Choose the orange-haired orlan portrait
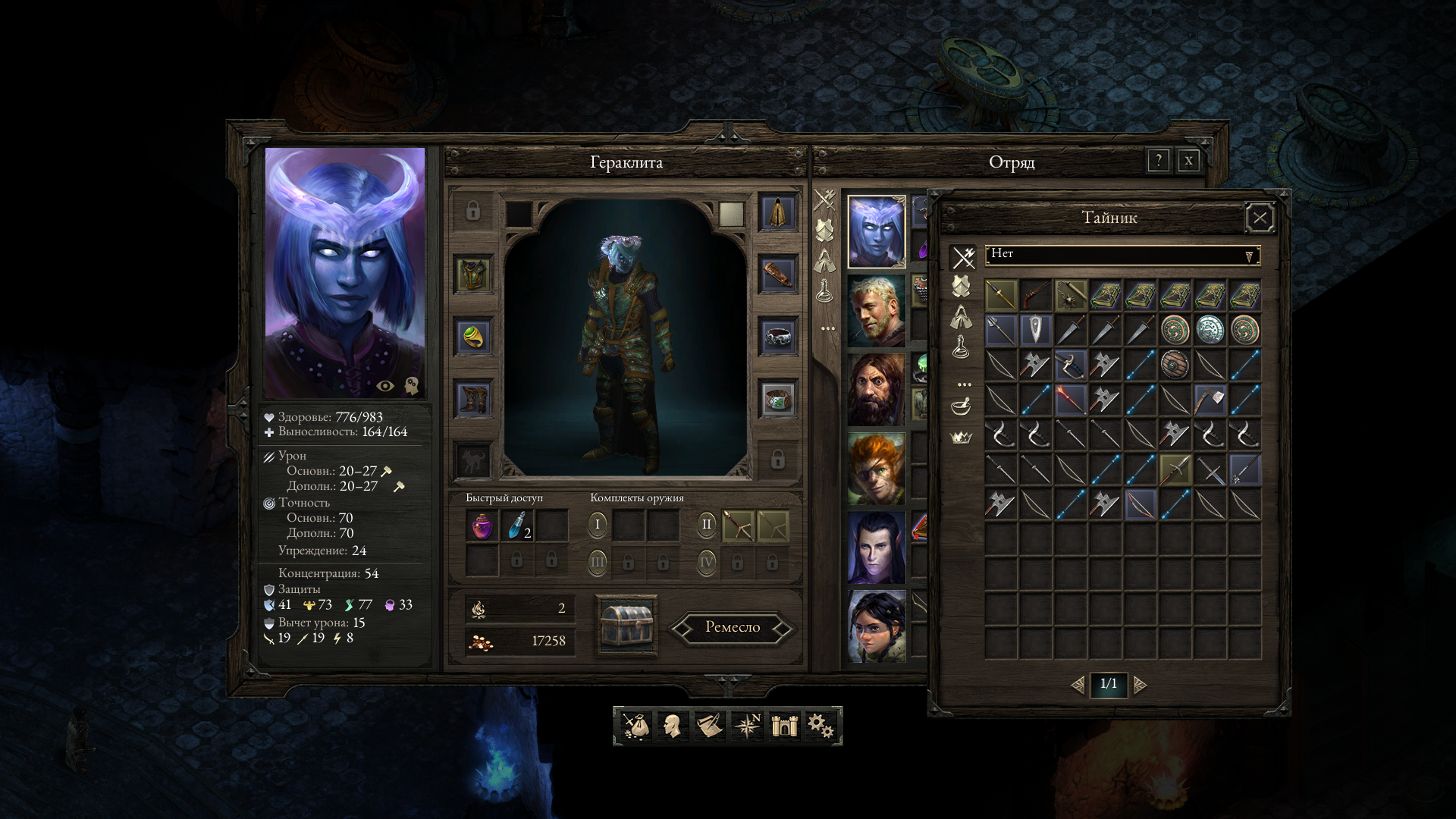Viewport: 1456px width, 819px height. coord(877,469)
